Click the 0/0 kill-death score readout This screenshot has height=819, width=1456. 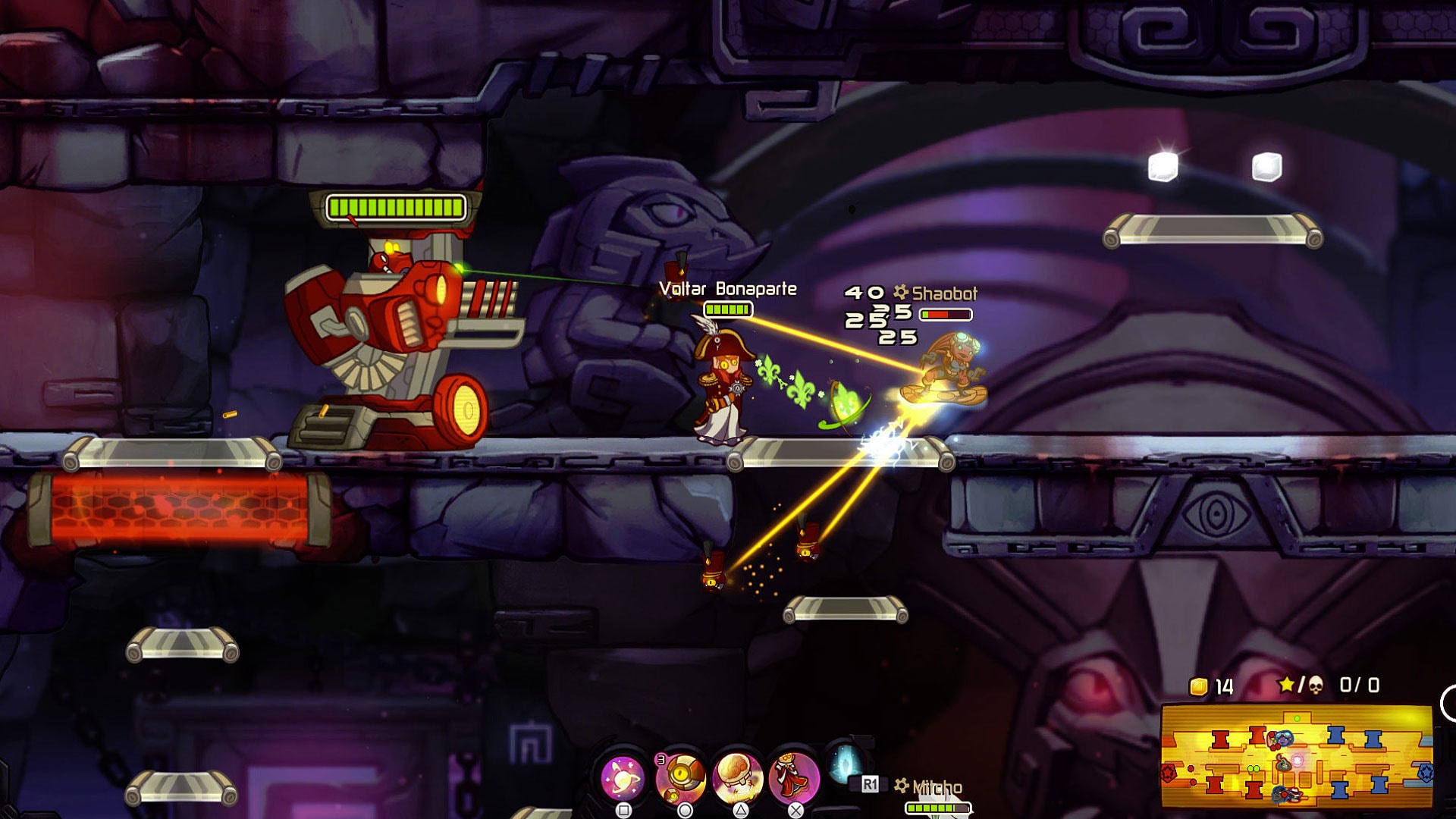point(1359,686)
